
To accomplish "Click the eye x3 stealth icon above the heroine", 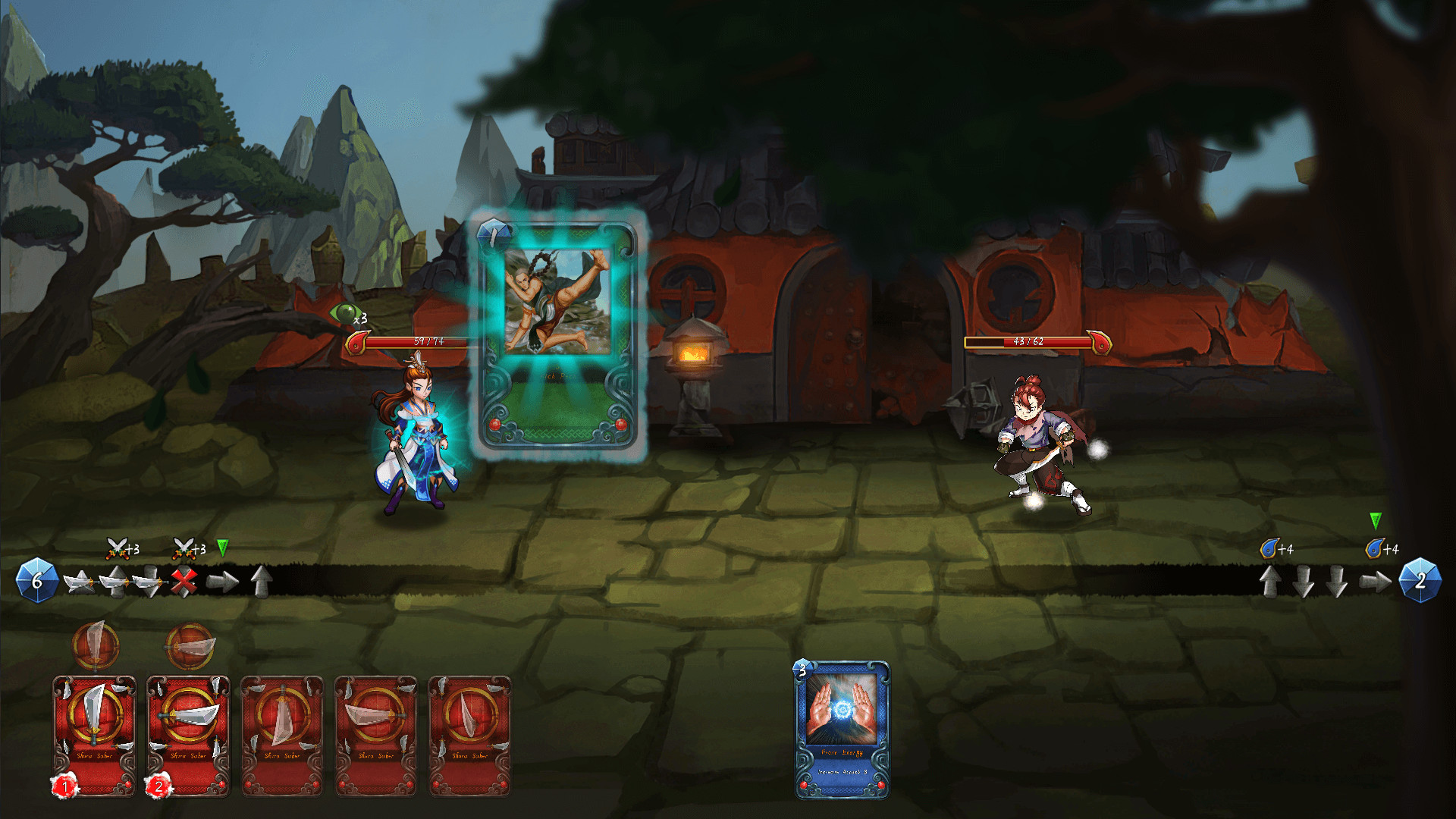I will [x=345, y=312].
